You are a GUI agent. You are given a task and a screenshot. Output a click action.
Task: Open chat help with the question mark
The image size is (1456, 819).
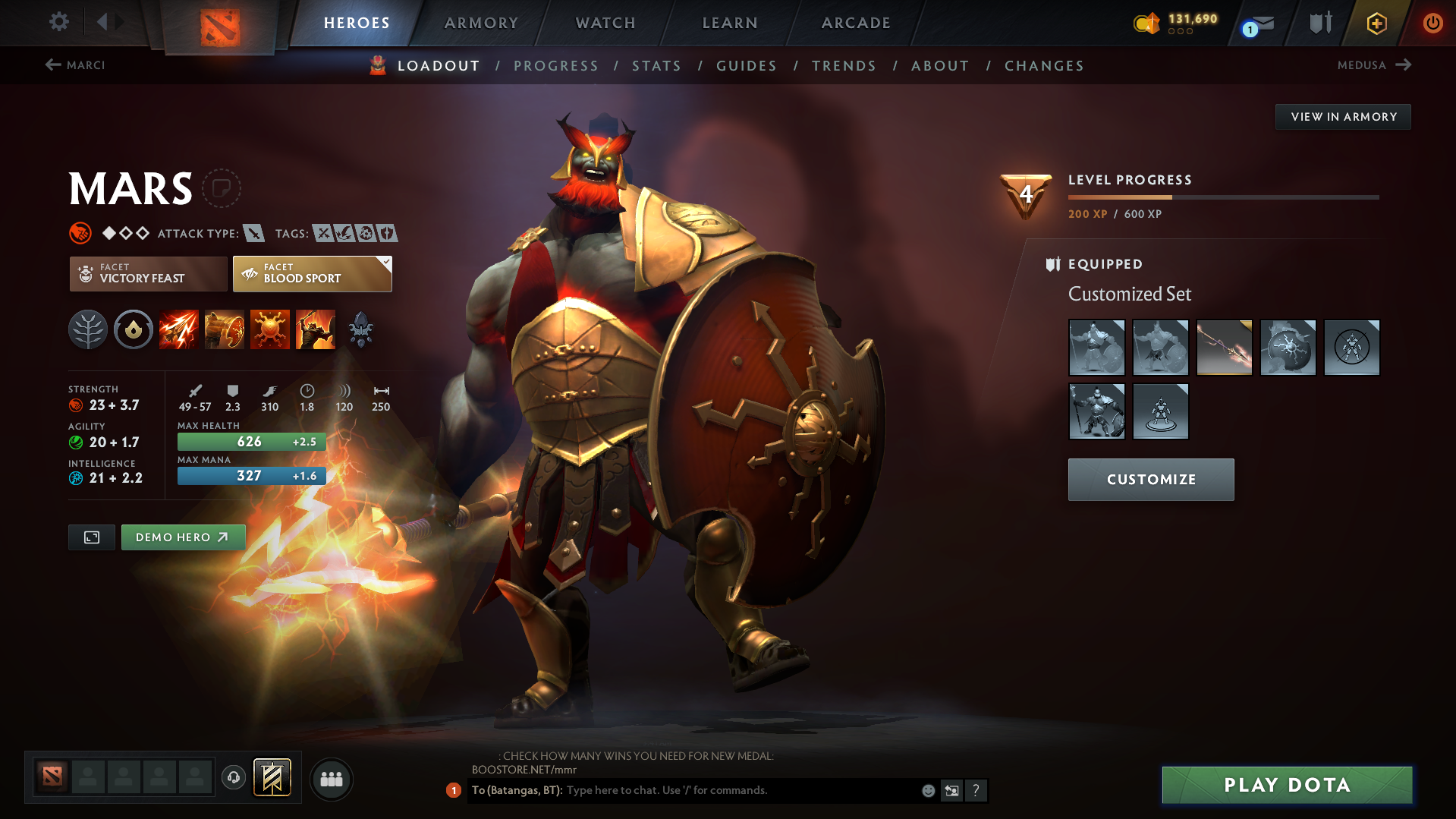coord(976,790)
